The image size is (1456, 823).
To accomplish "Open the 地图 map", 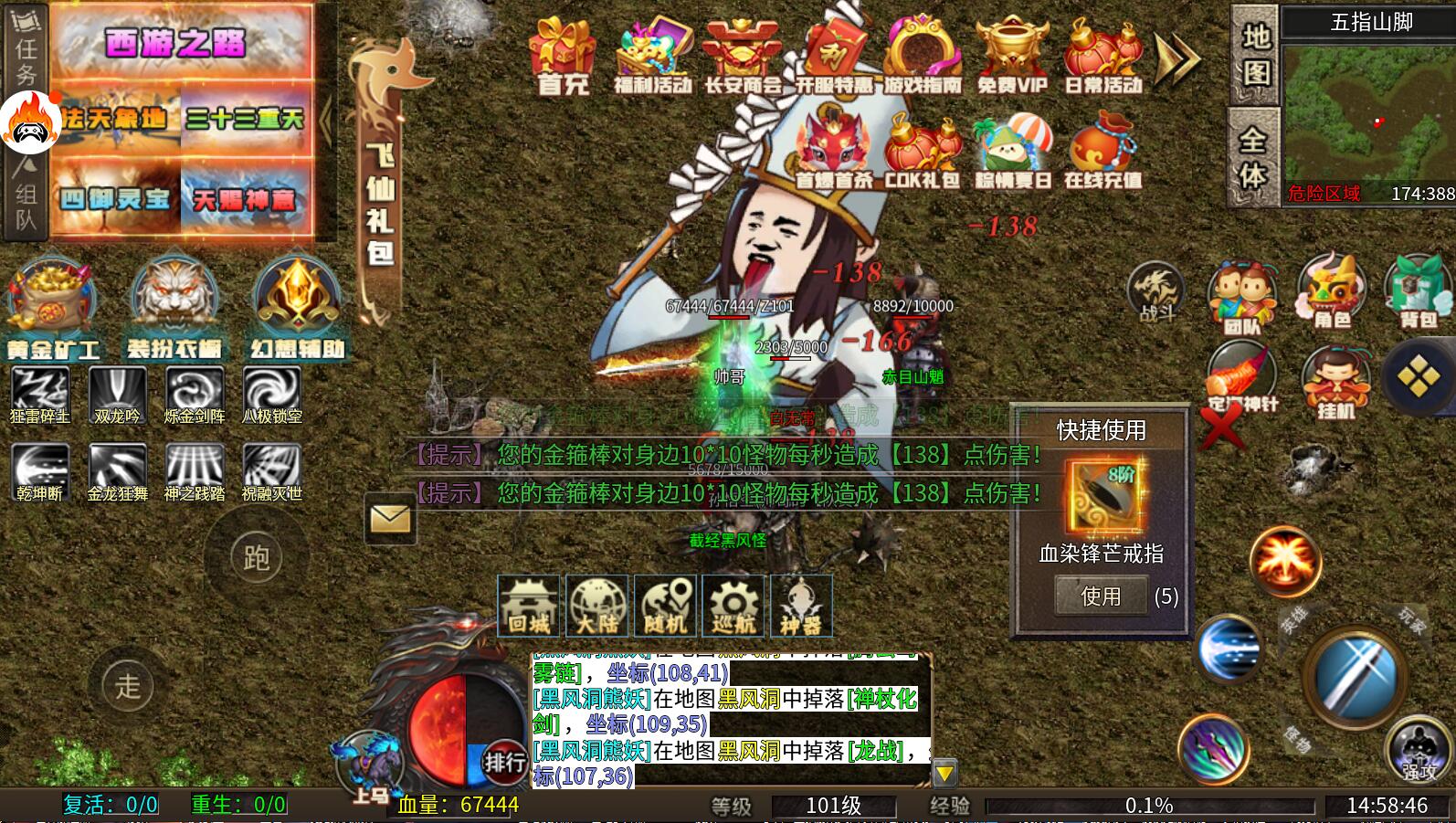I will pos(1255,54).
